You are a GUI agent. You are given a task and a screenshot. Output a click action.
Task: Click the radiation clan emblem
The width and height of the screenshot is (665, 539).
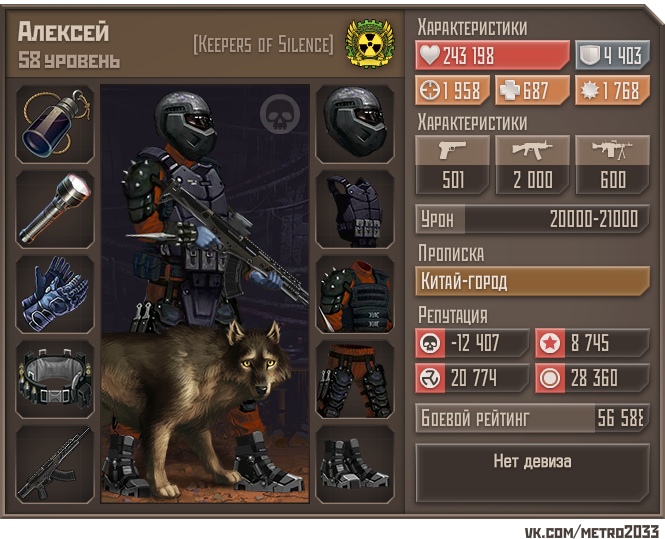(x=369, y=43)
